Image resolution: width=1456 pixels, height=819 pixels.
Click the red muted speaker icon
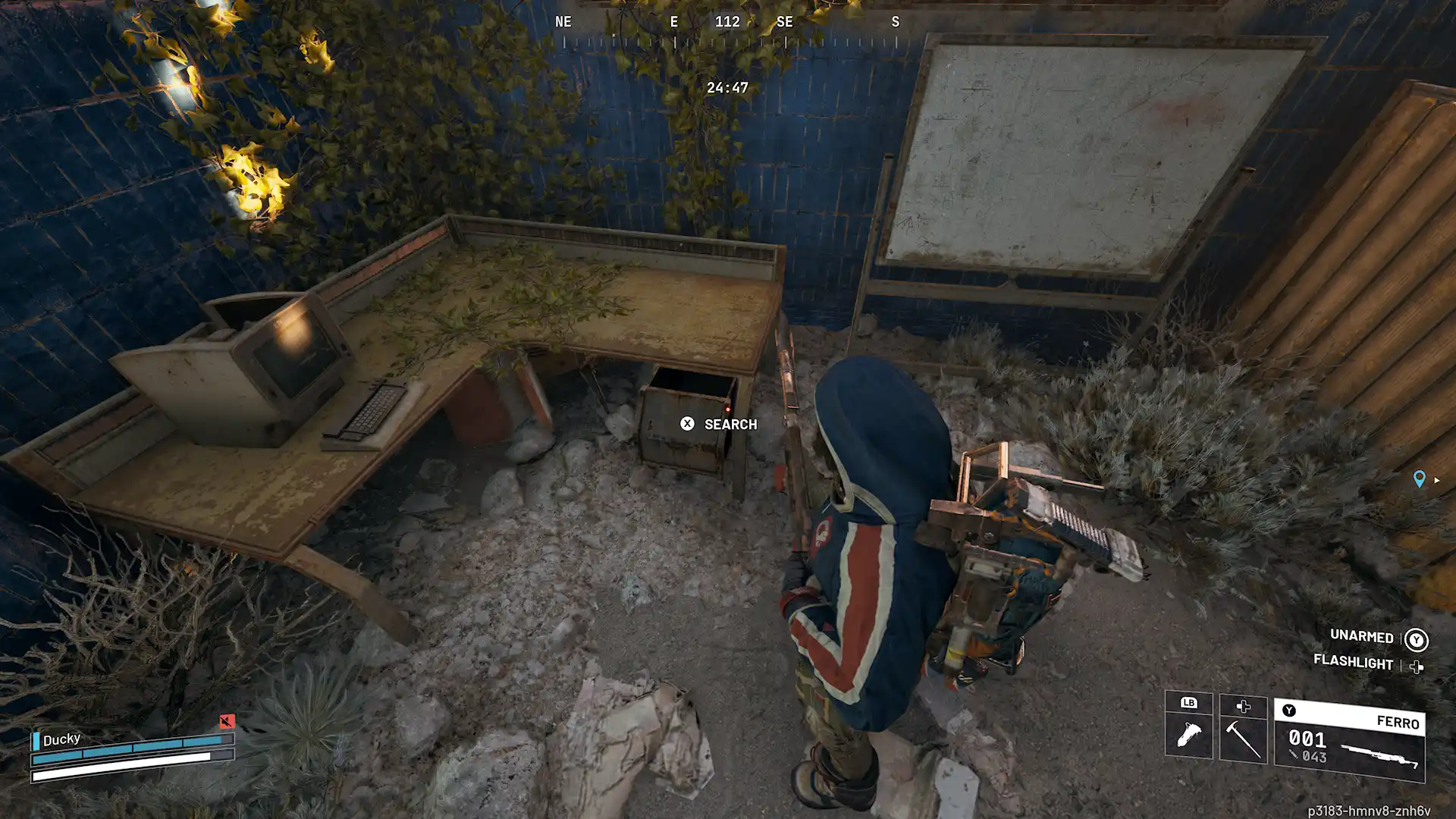[x=227, y=721]
